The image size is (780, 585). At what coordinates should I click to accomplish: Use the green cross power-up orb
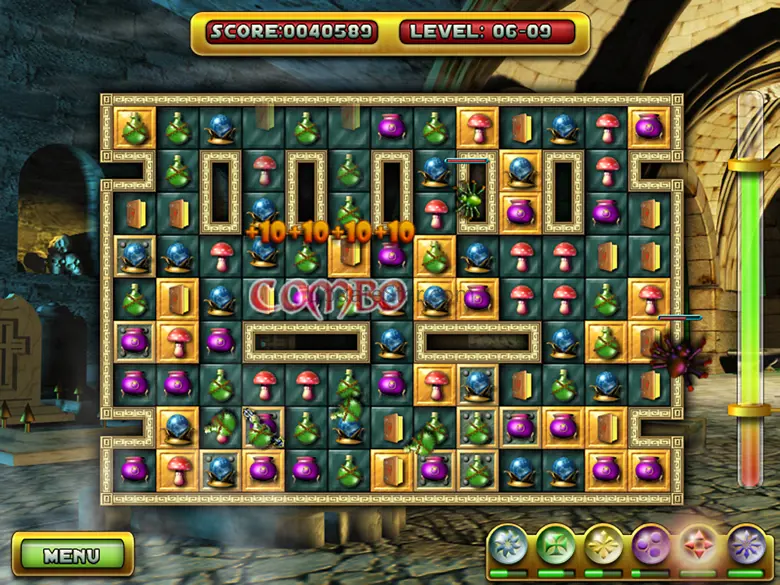coord(555,546)
